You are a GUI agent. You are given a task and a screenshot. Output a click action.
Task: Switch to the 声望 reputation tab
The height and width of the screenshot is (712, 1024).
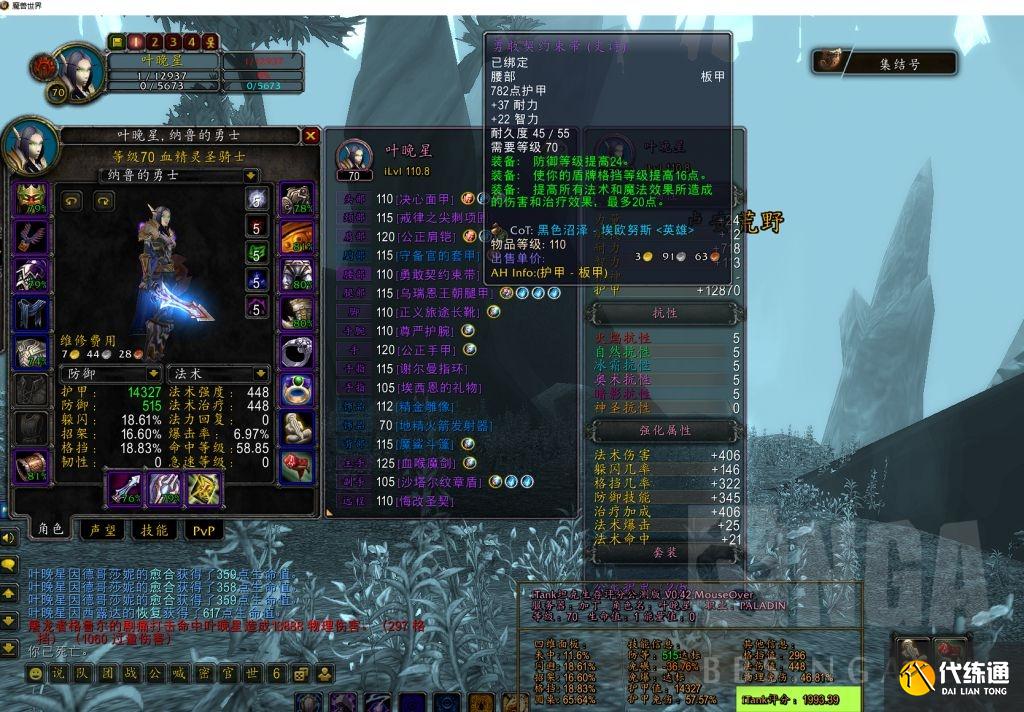[104, 530]
